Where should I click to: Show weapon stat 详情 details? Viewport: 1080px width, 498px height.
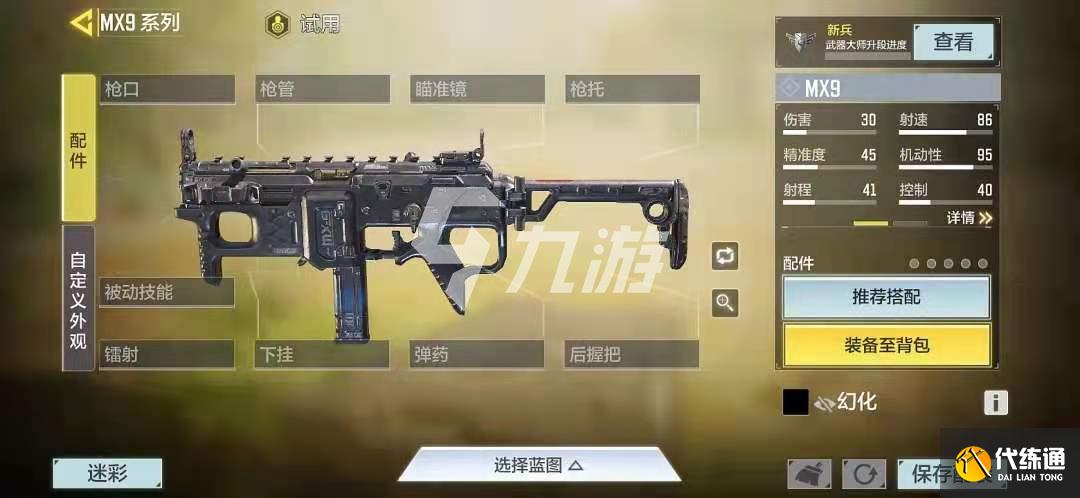[969, 217]
